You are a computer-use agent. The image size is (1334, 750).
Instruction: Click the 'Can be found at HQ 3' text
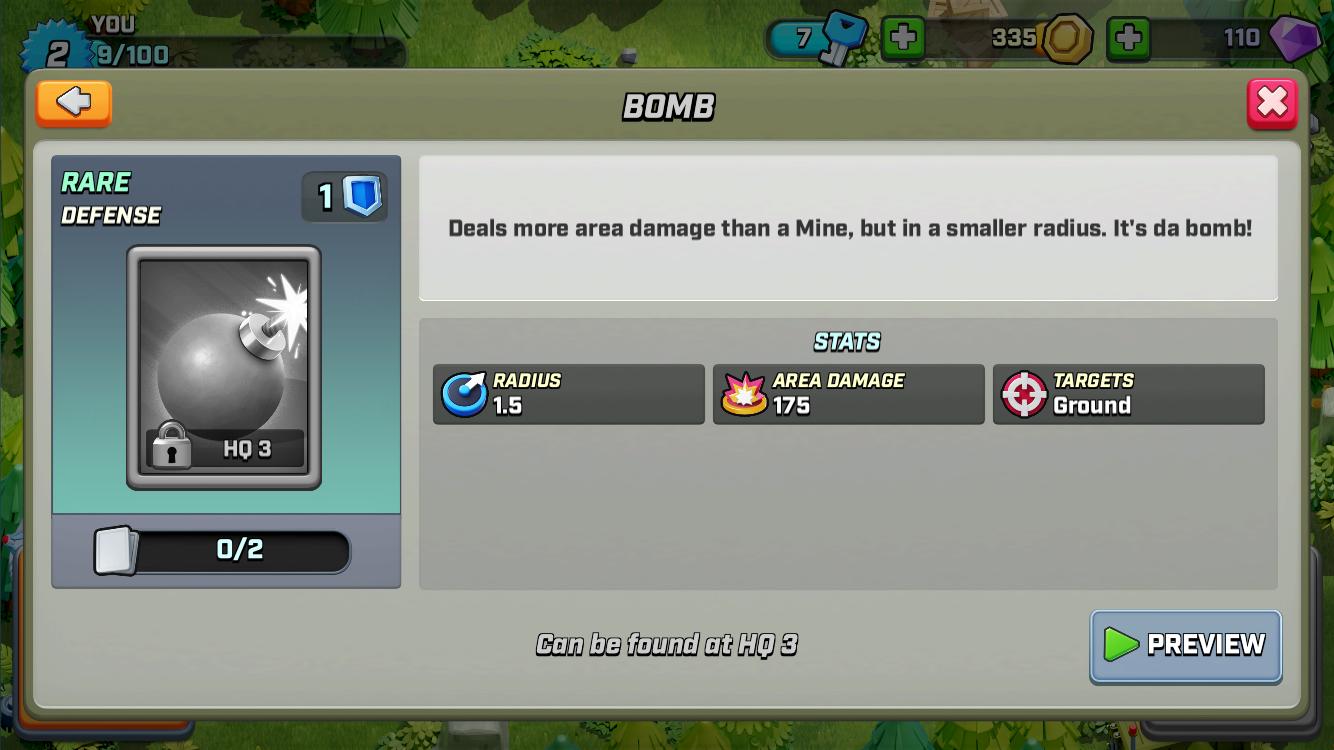point(669,645)
